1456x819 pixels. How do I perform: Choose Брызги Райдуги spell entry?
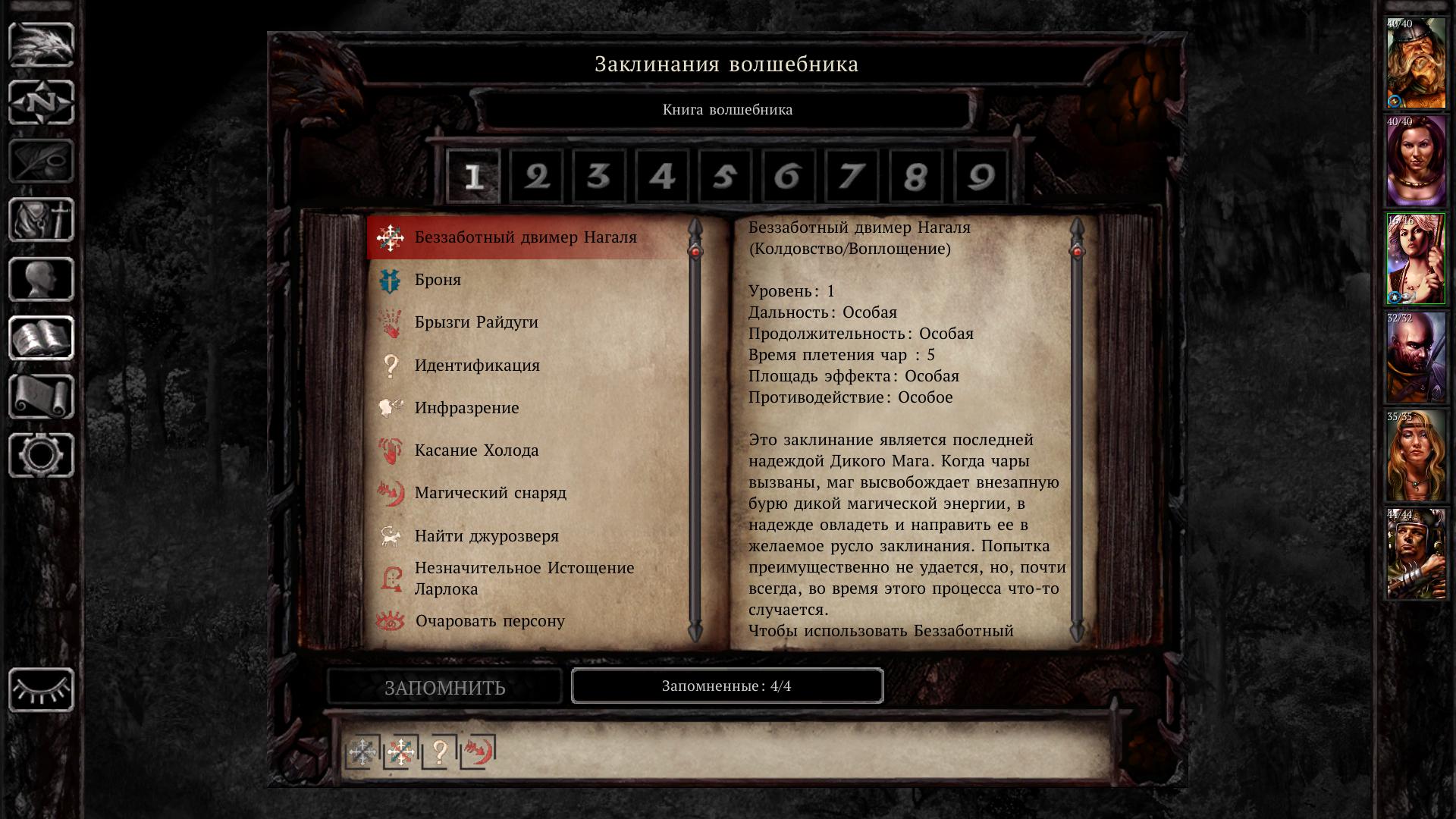(475, 322)
